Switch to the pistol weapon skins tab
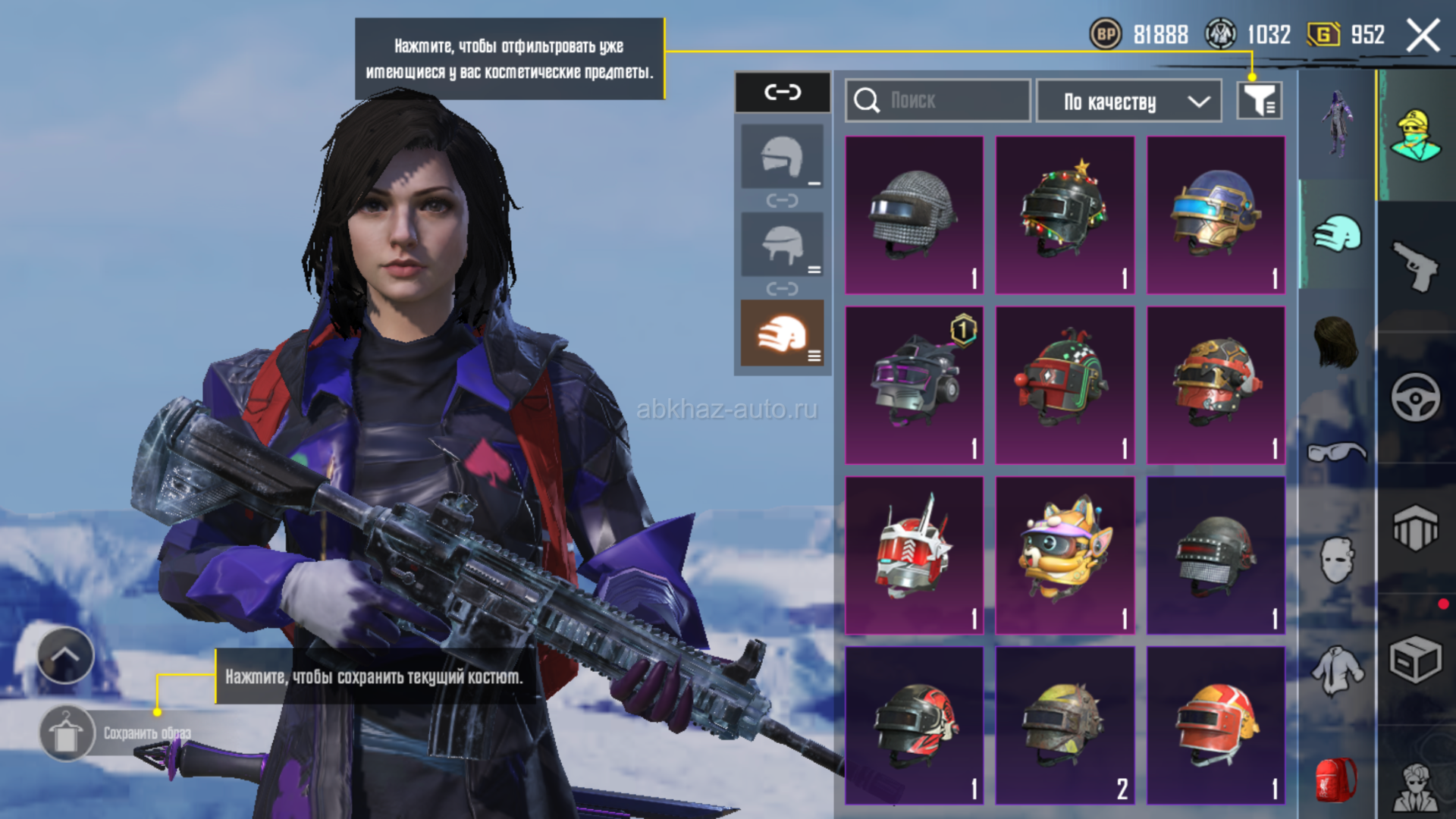 click(1415, 265)
